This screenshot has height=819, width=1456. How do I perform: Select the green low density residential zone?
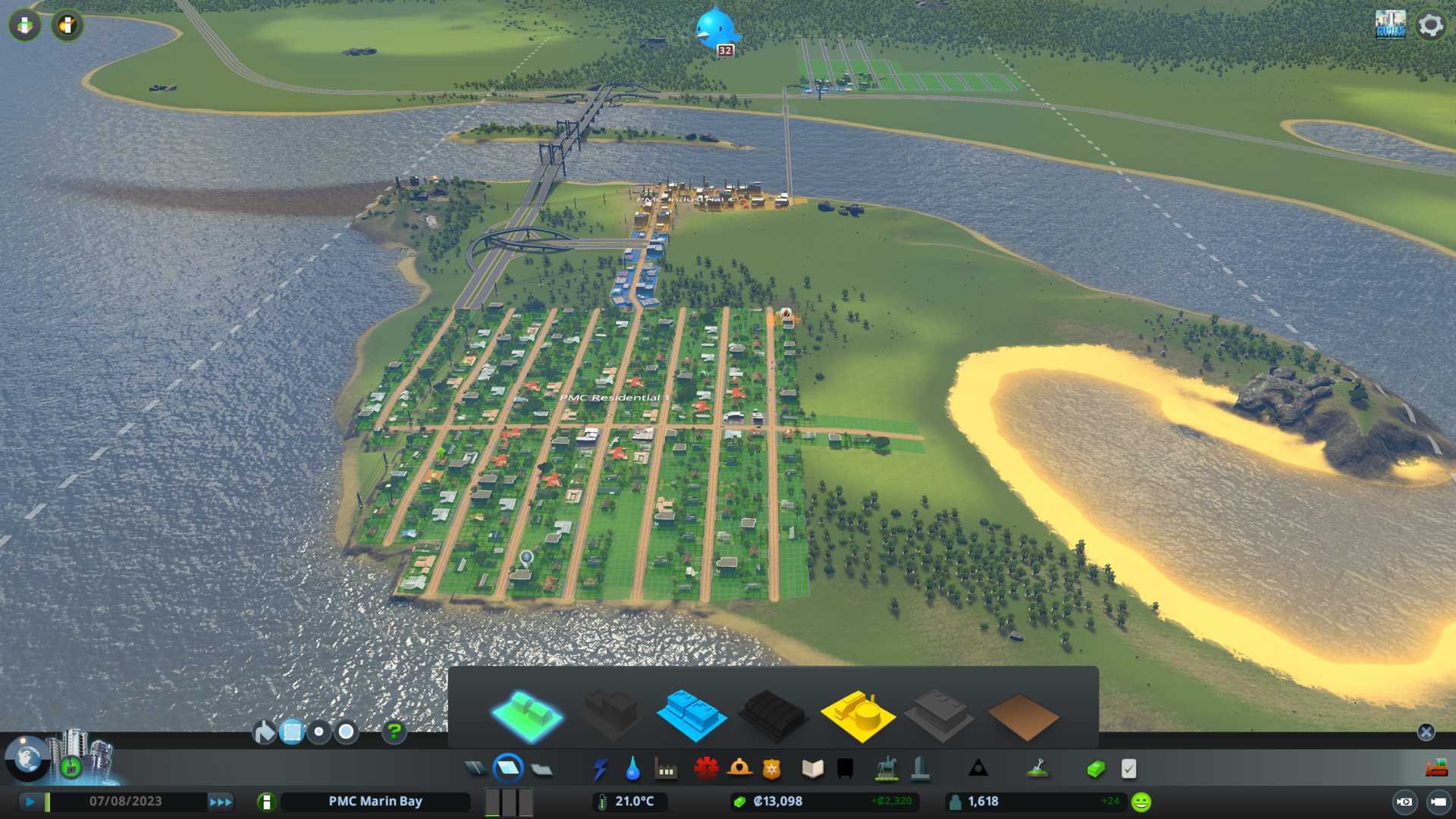(x=527, y=715)
